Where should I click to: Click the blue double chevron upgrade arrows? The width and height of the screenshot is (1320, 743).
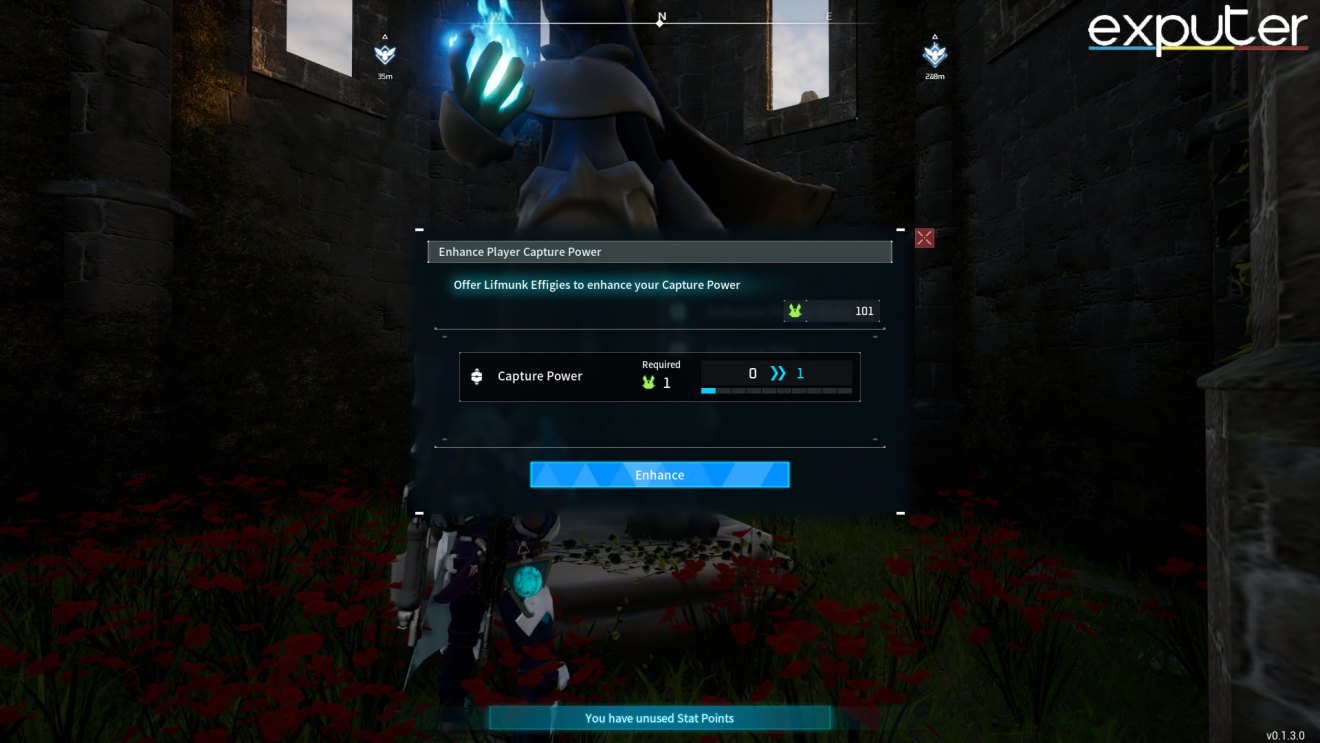coord(777,372)
